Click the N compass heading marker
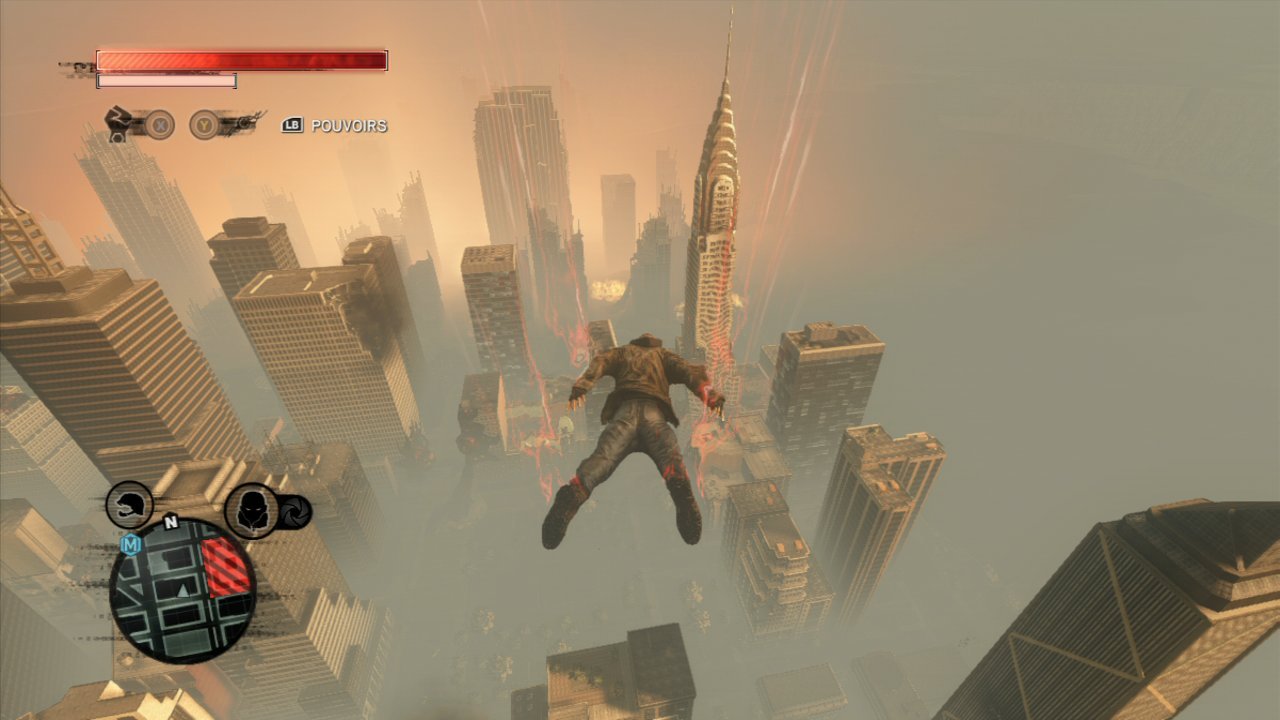The height and width of the screenshot is (720, 1280). (171, 522)
